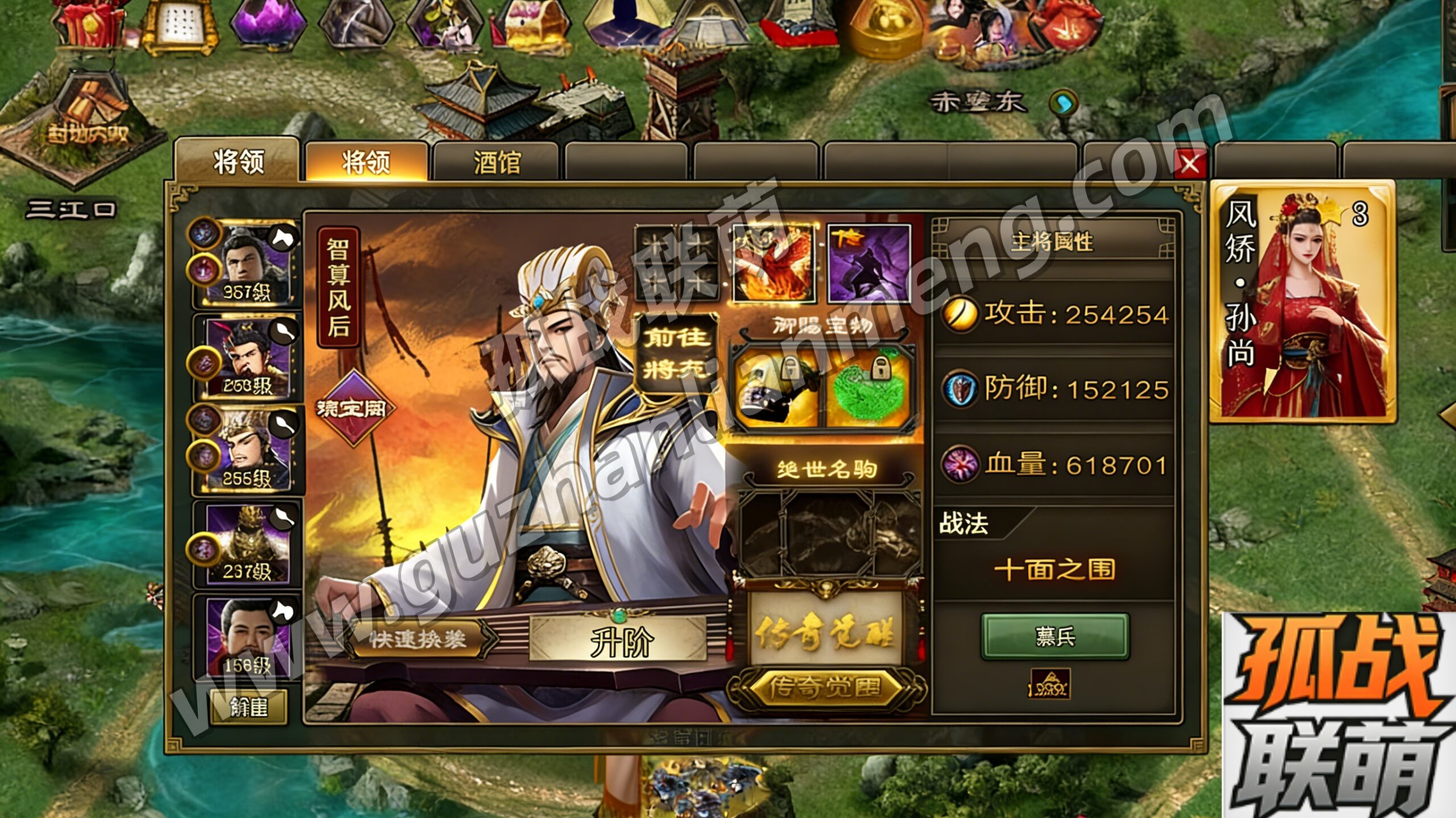Screen dimensions: 1456x818
Task: Select the phoenix fire skill icon
Action: (x=774, y=264)
